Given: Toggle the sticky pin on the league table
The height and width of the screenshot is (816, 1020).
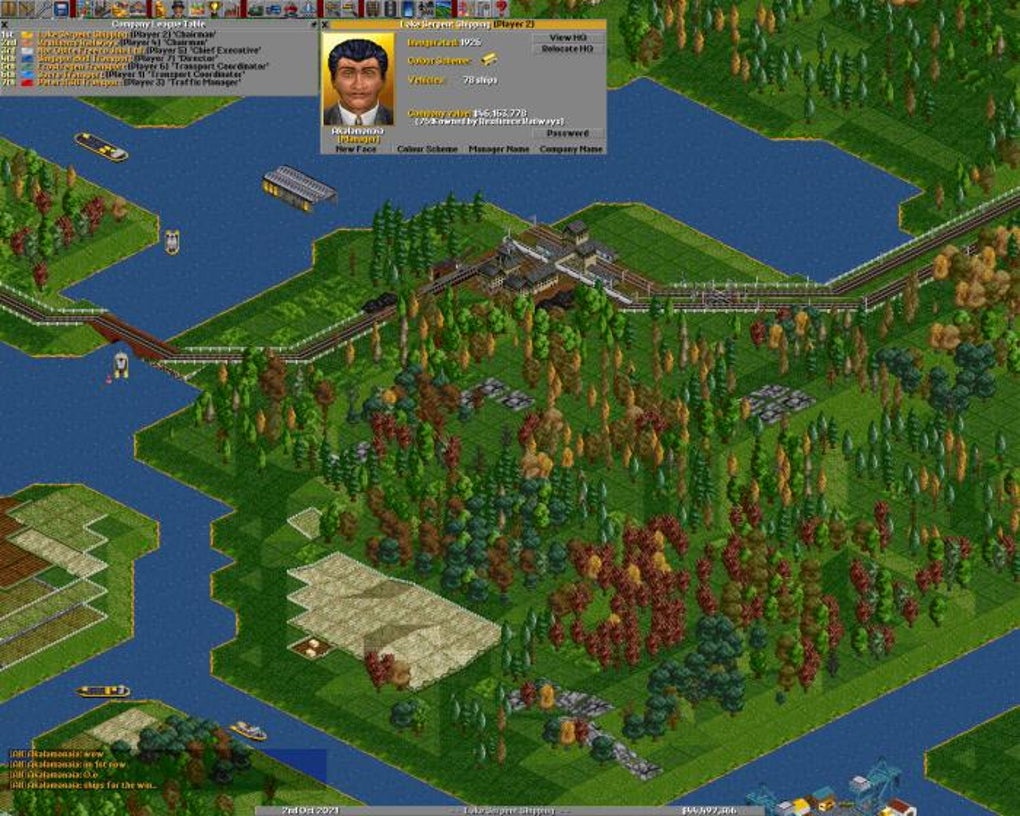Looking at the screenshot, I should coord(312,23).
